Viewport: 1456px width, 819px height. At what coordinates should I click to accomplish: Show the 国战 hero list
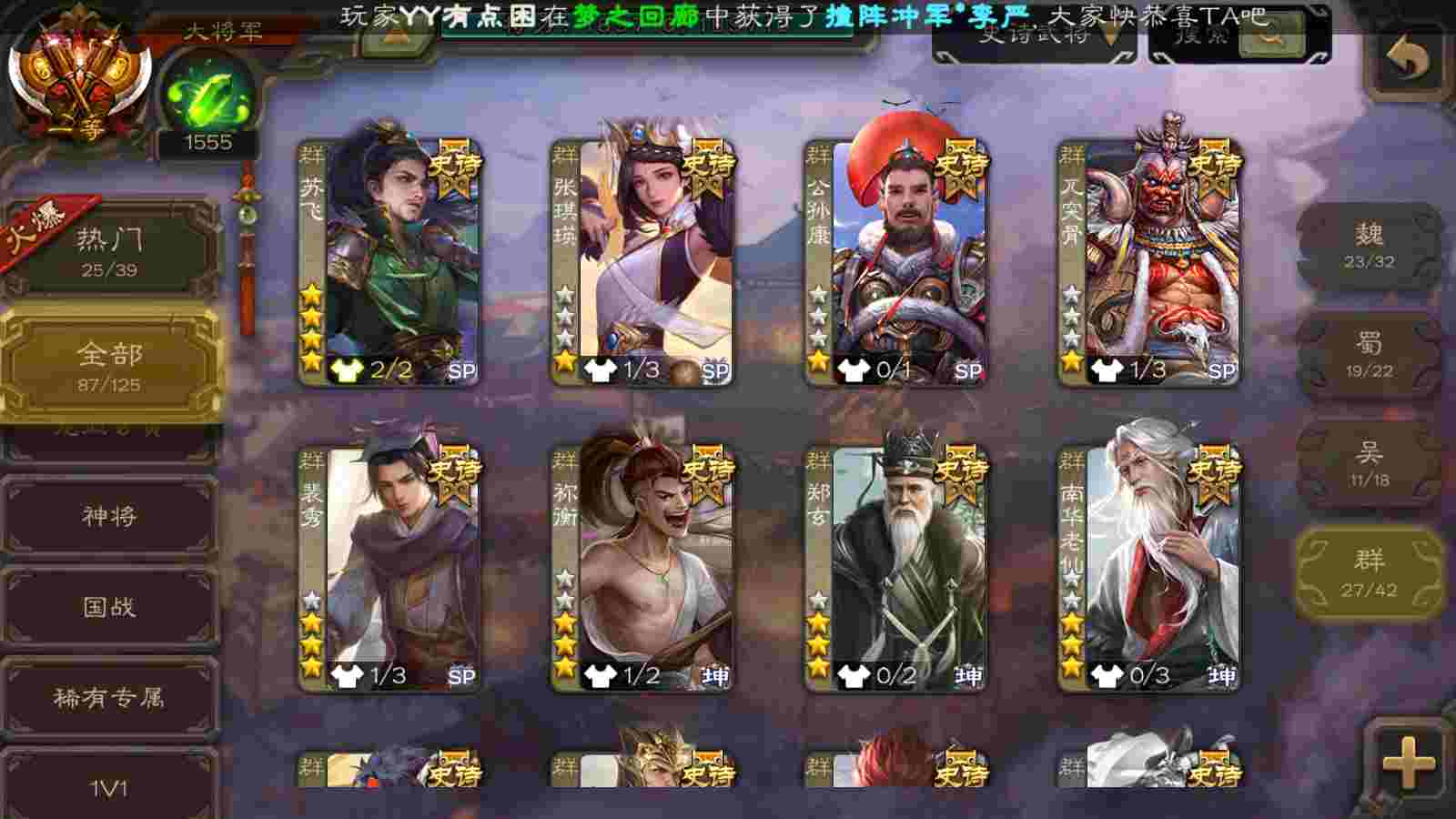click(x=109, y=607)
